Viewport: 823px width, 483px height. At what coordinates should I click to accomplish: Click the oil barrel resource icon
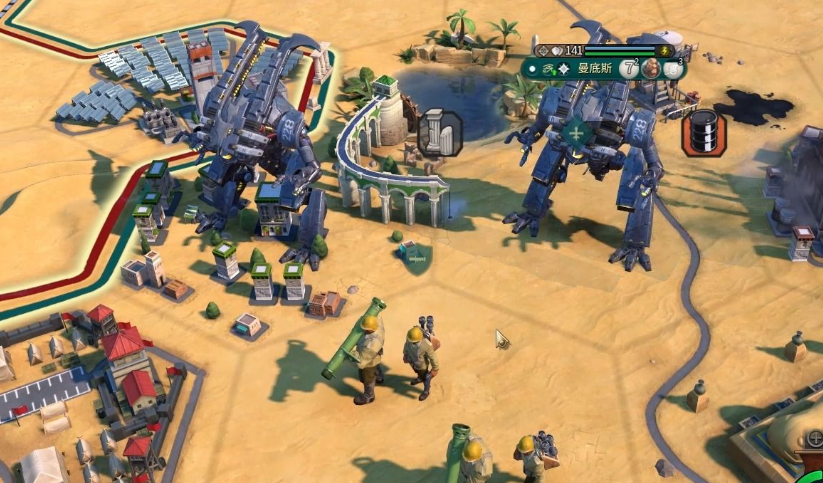(704, 132)
